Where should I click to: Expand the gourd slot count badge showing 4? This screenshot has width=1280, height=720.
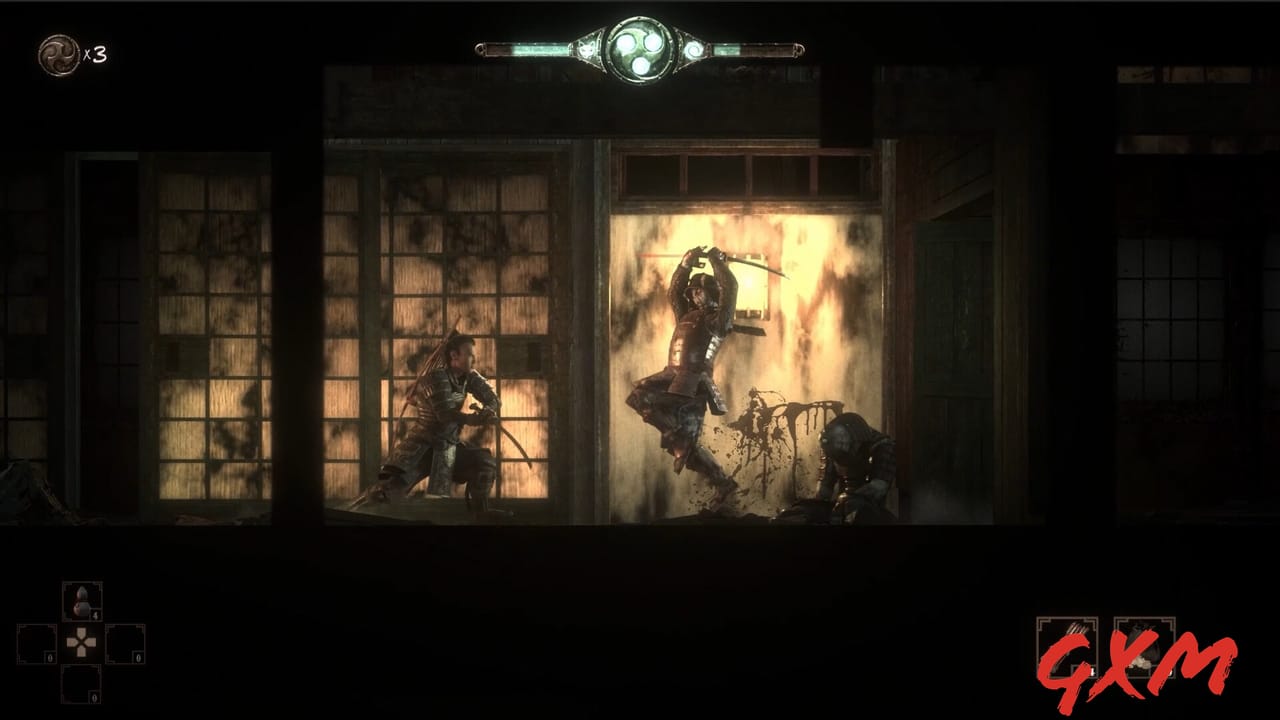pos(96,615)
